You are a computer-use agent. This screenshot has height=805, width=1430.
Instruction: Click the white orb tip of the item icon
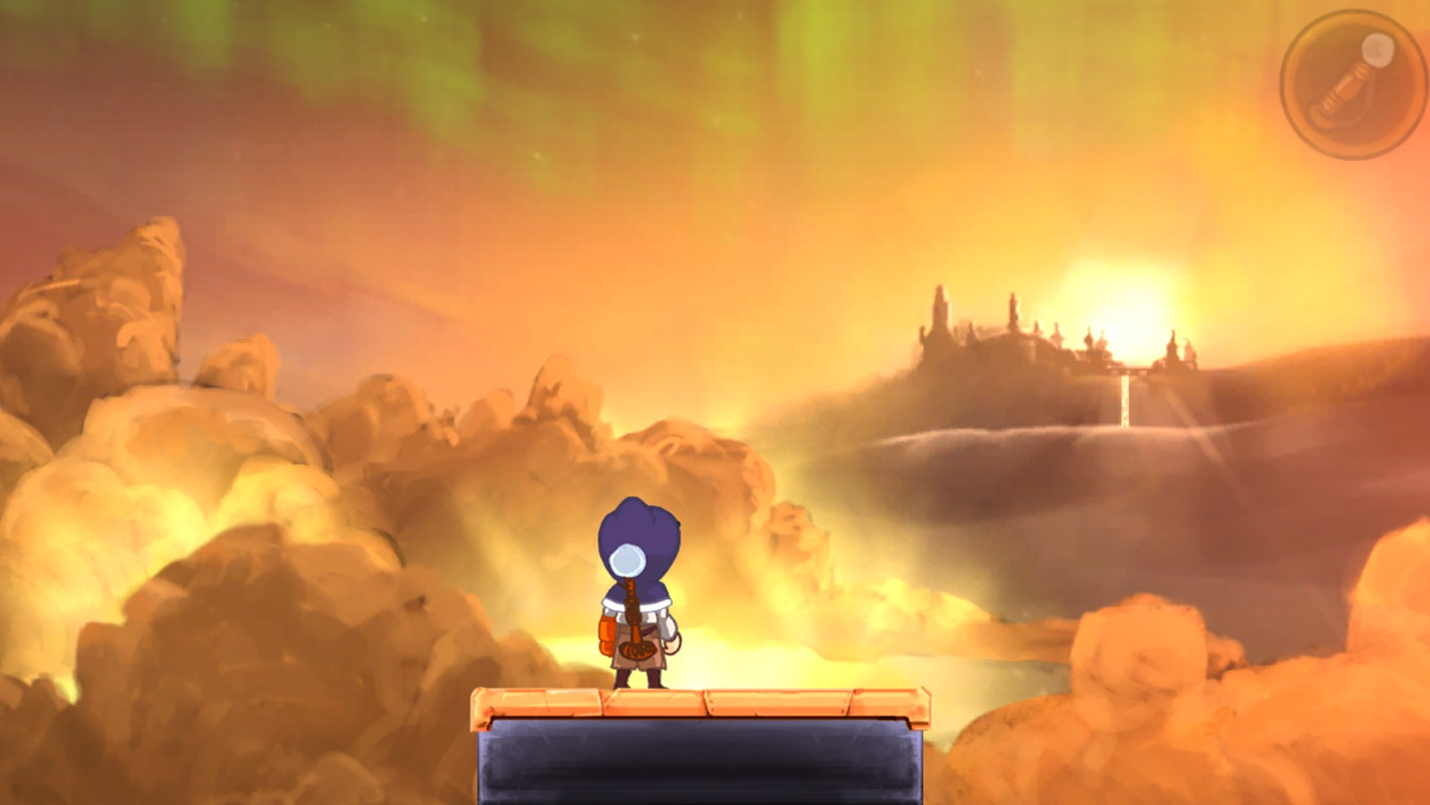tap(1378, 50)
